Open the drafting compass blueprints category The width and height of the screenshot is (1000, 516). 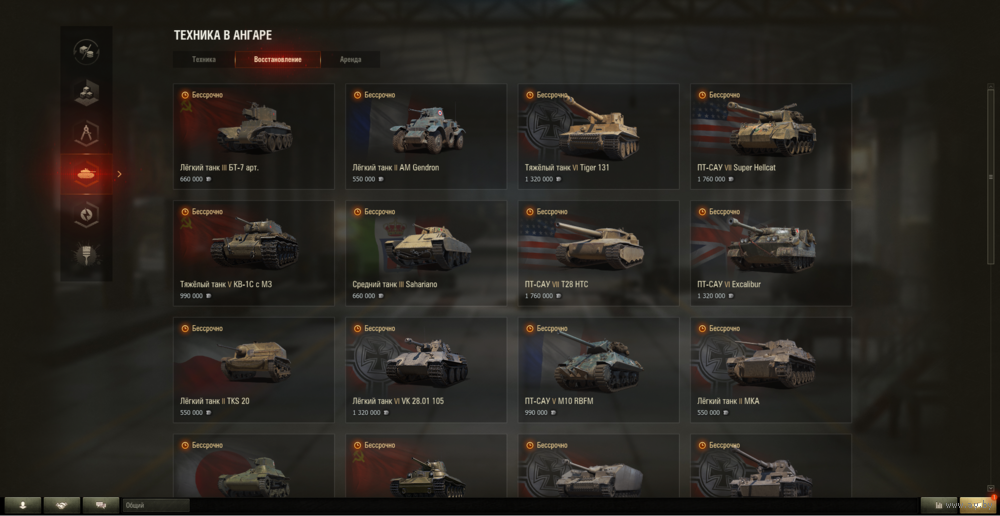[x=86, y=133]
